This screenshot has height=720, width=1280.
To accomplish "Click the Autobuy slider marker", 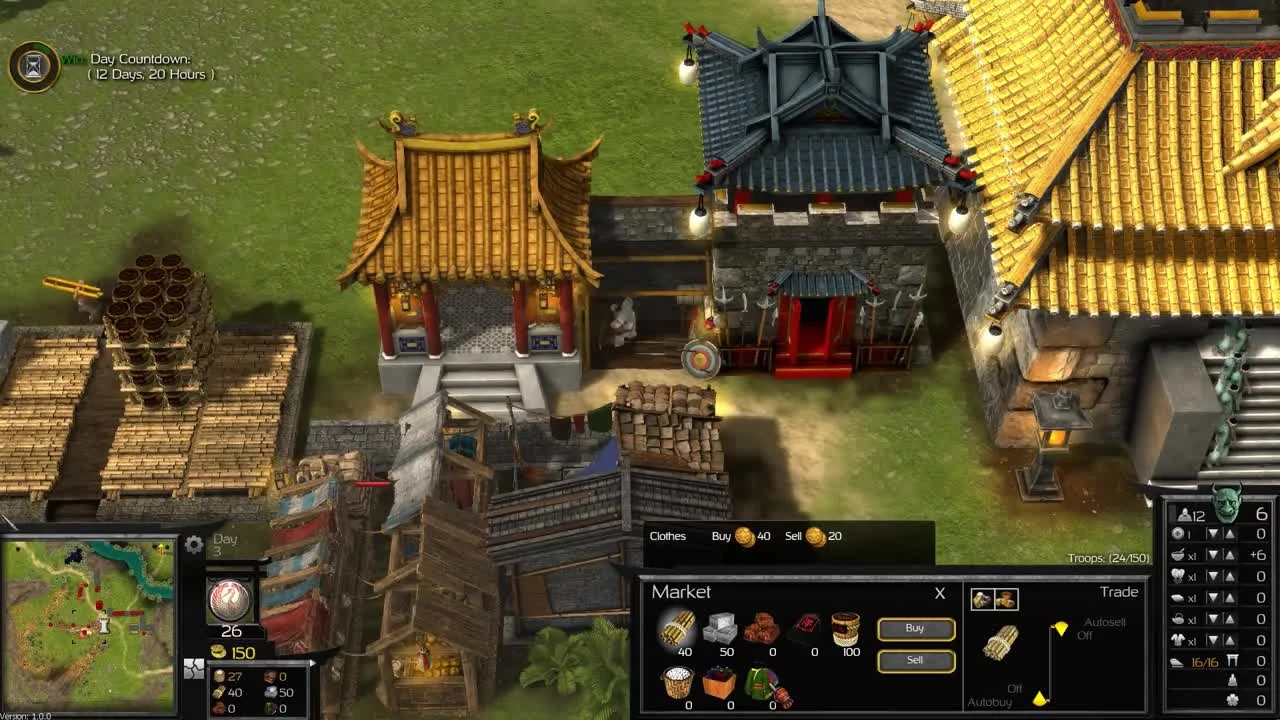I will click(x=1040, y=696).
